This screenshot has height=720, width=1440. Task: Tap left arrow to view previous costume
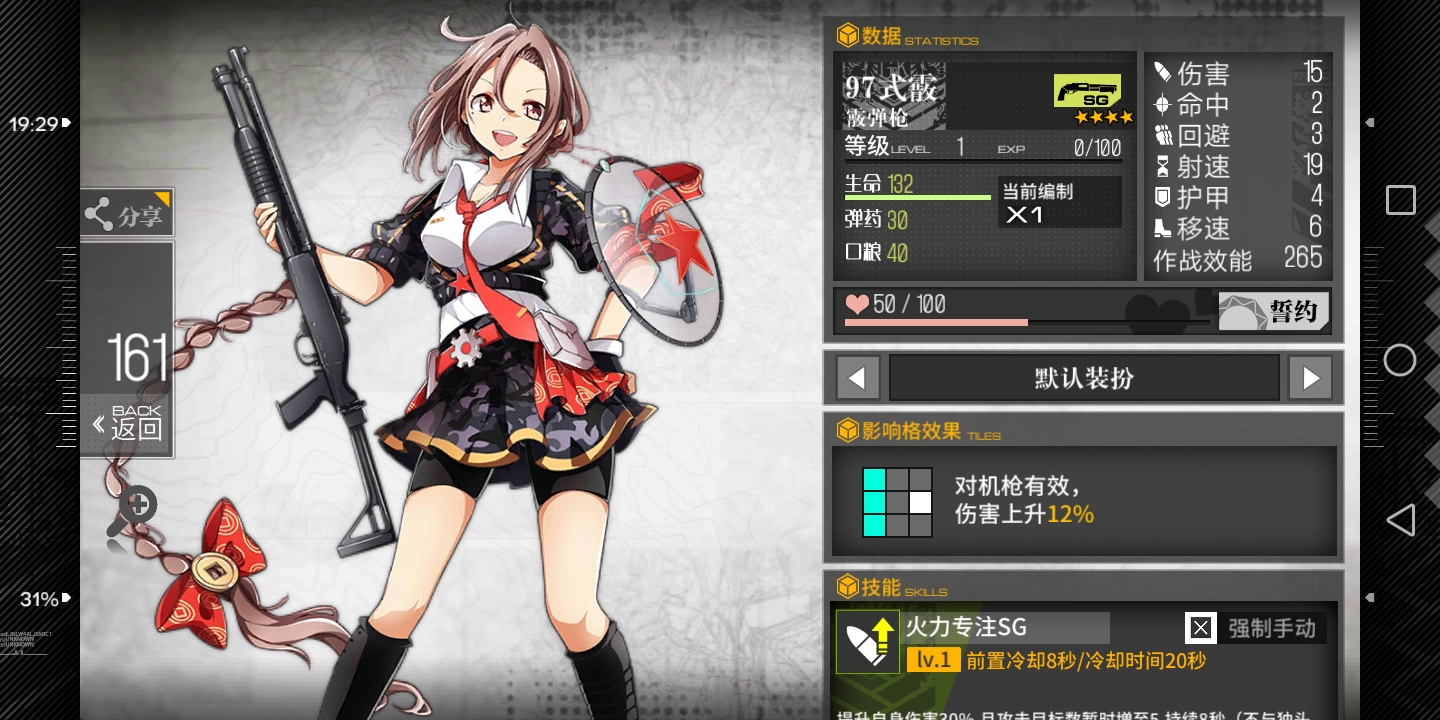(858, 377)
